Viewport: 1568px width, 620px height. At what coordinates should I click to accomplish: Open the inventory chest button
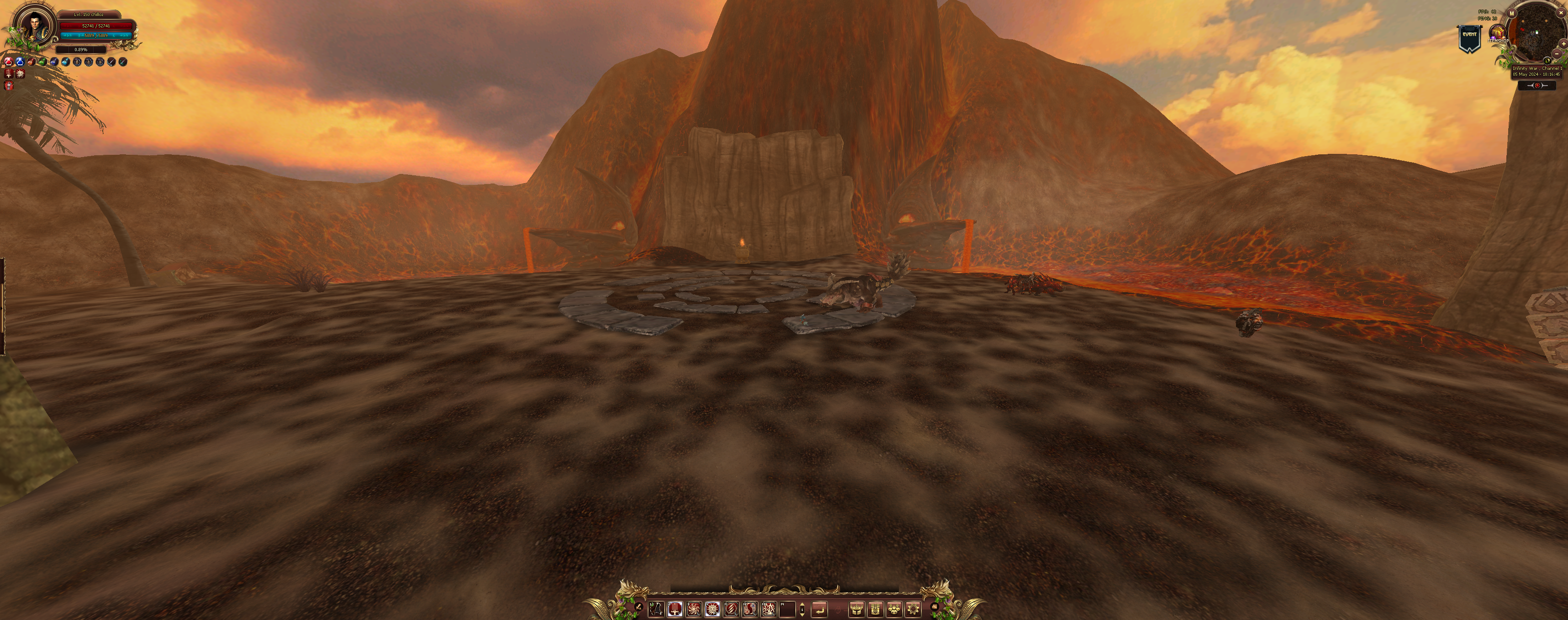875,609
